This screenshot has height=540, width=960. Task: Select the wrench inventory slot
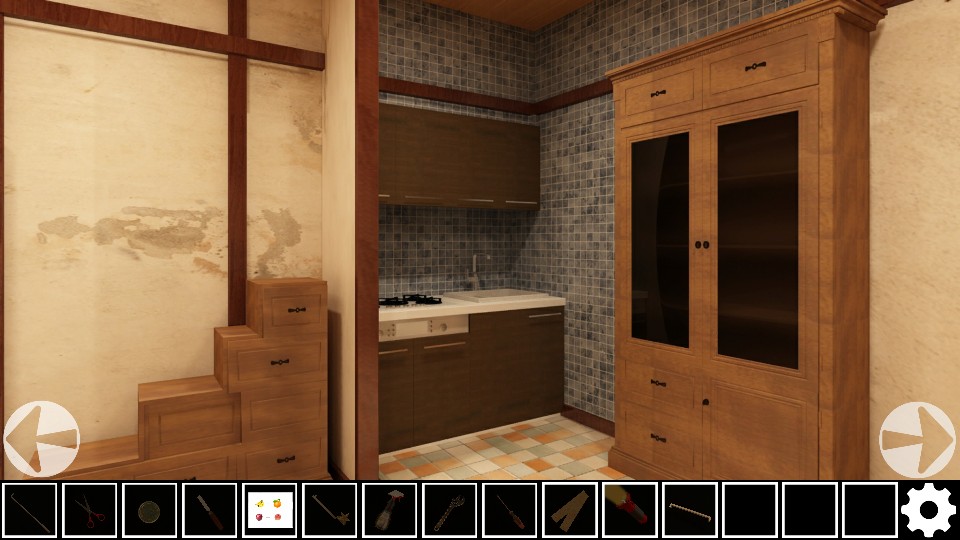point(450,510)
